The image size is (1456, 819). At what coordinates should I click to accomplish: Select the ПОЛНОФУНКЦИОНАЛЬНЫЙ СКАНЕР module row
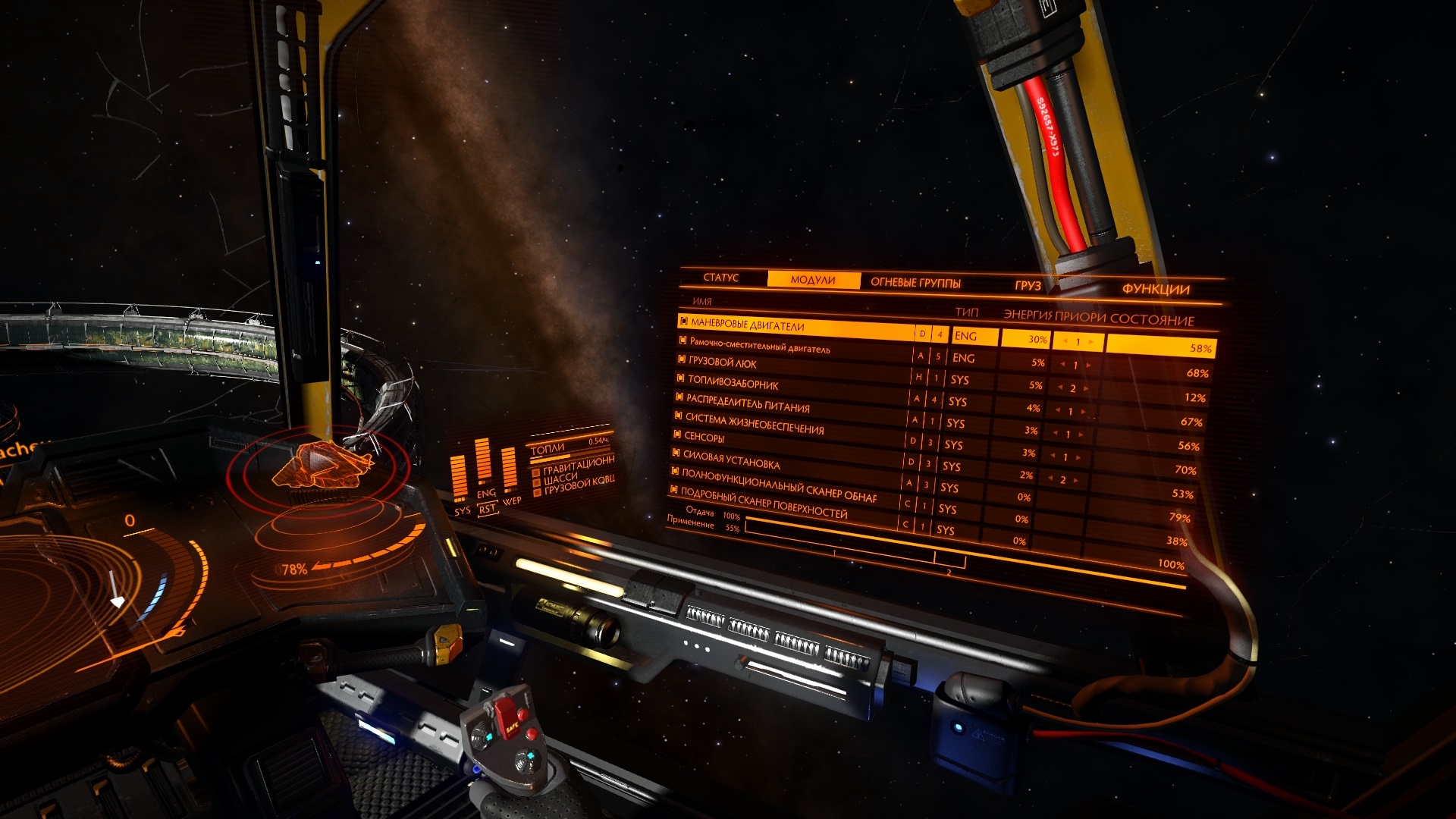coord(779,485)
